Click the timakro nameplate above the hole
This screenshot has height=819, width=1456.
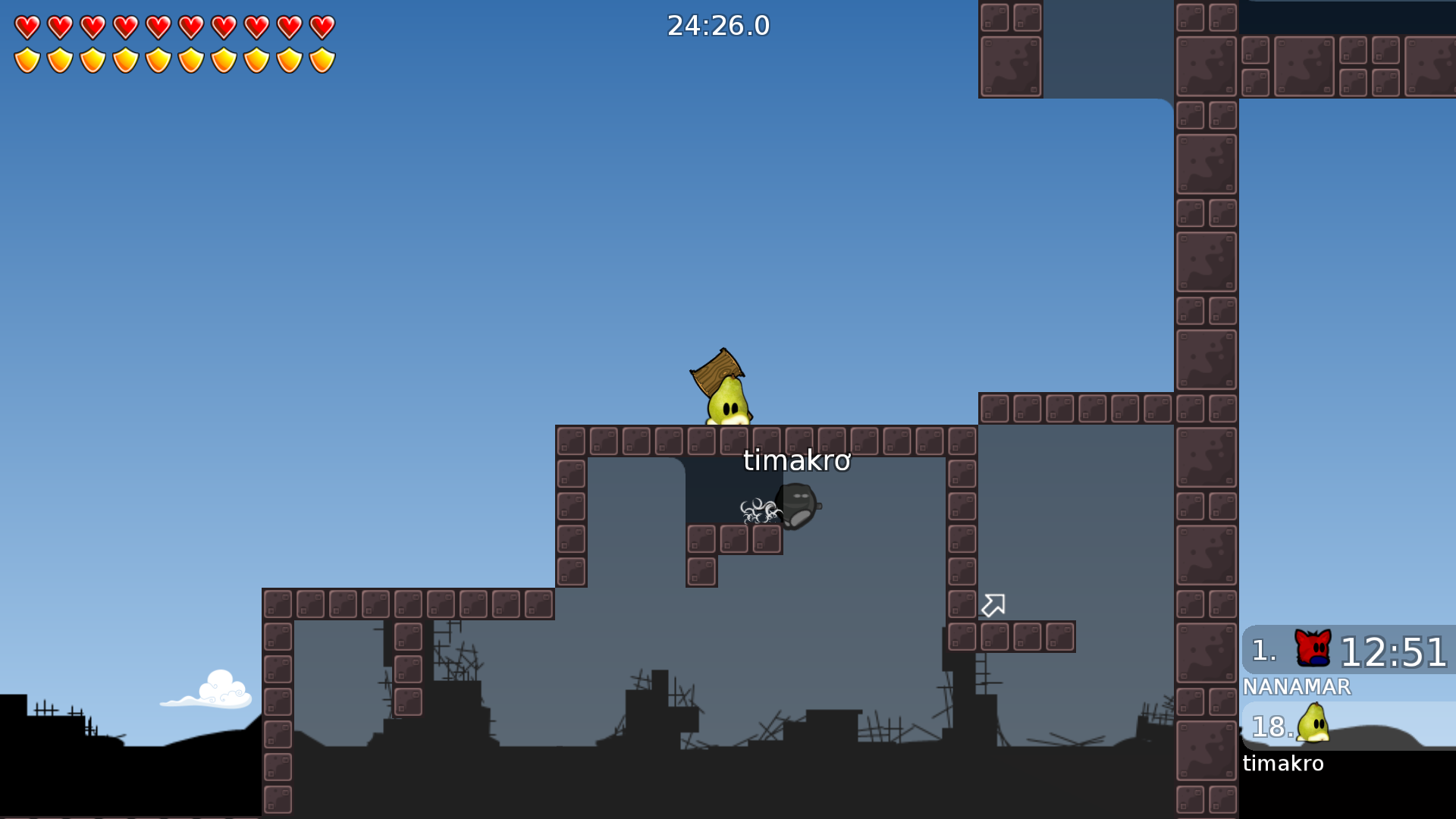tap(797, 460)
